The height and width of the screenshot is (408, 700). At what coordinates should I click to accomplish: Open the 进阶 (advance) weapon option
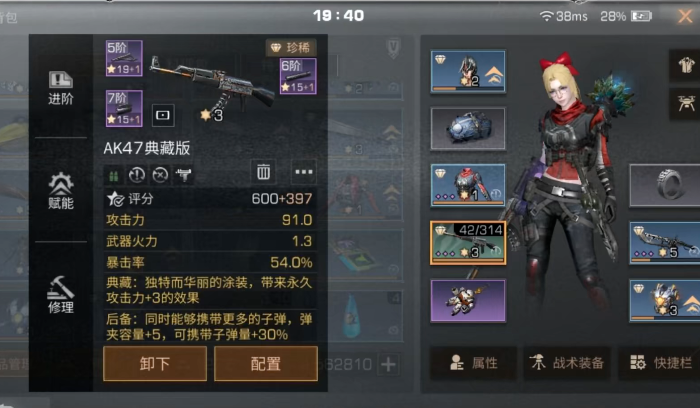[61, 88]
